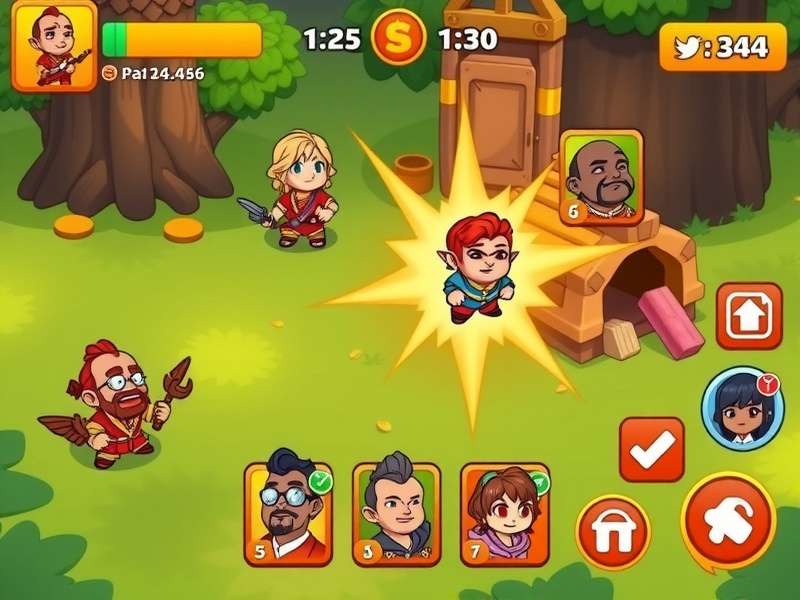This screenshot has height=600, width=800.
Task: Select the mohawk hero card
Action: (396, 514)
